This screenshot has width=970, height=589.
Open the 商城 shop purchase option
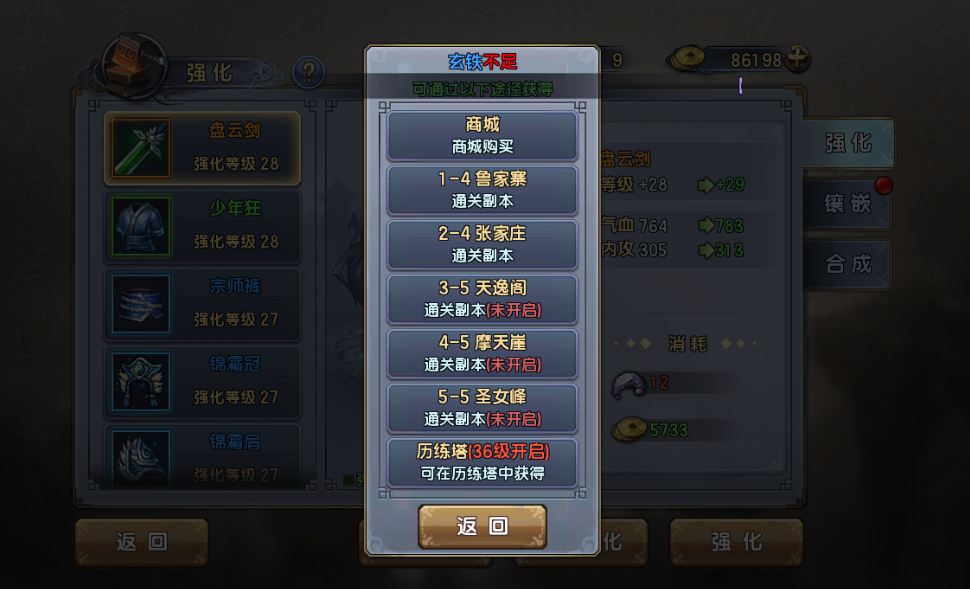[482, 136]
